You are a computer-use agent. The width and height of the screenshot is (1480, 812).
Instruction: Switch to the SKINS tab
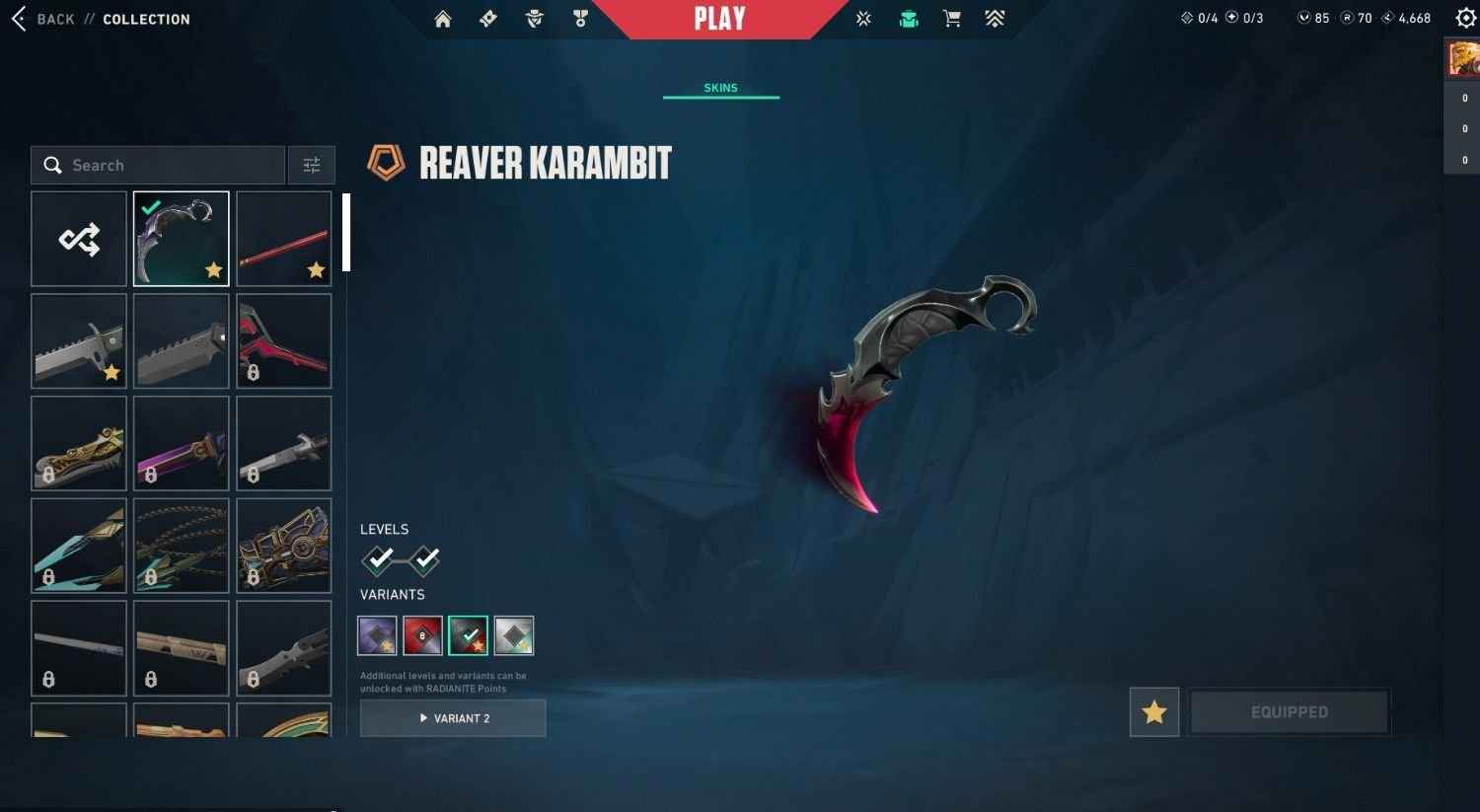tap(721, 88)
